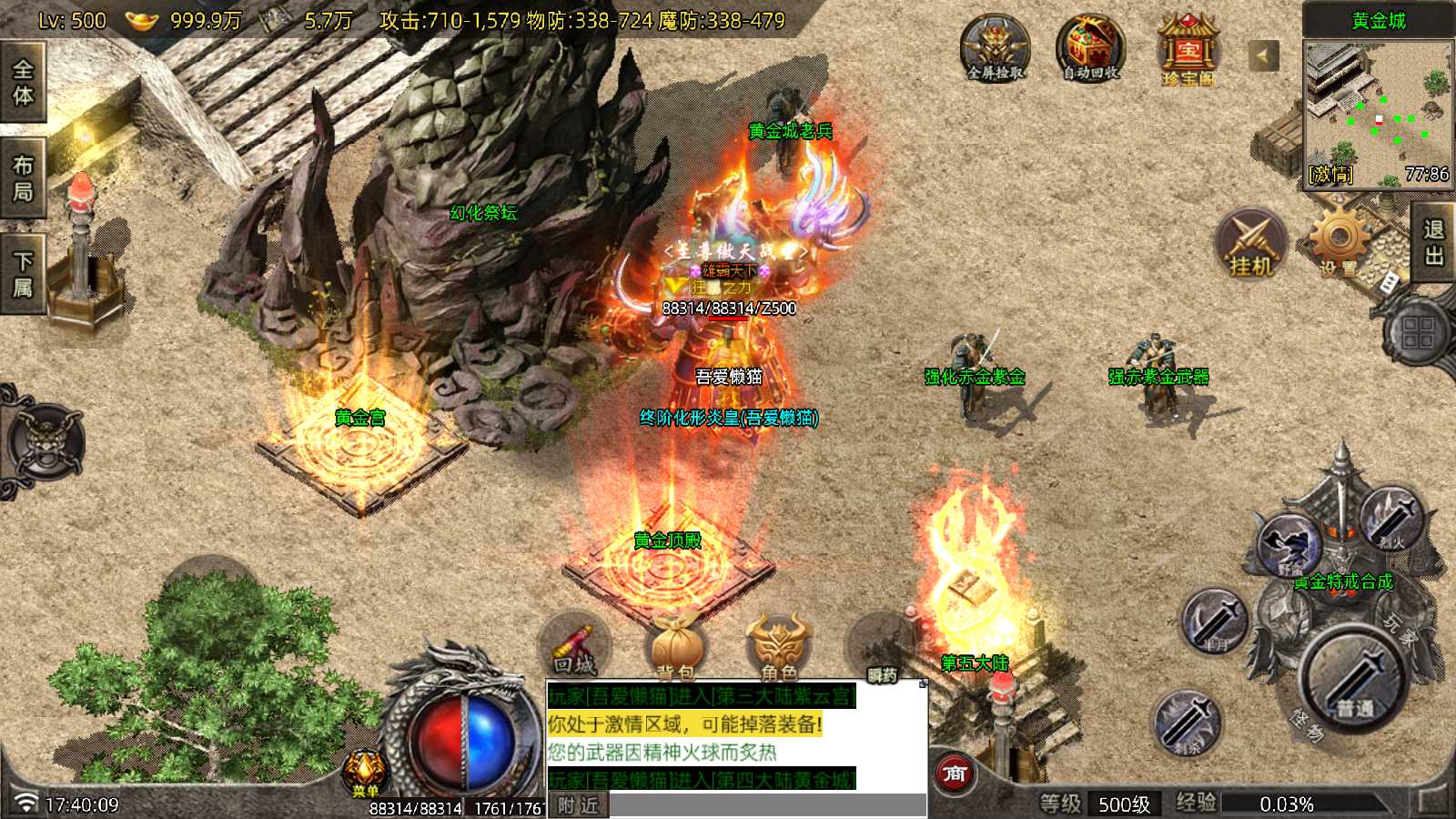Activate 全屏捡取 full-screen pickup

tap(996, 49)
